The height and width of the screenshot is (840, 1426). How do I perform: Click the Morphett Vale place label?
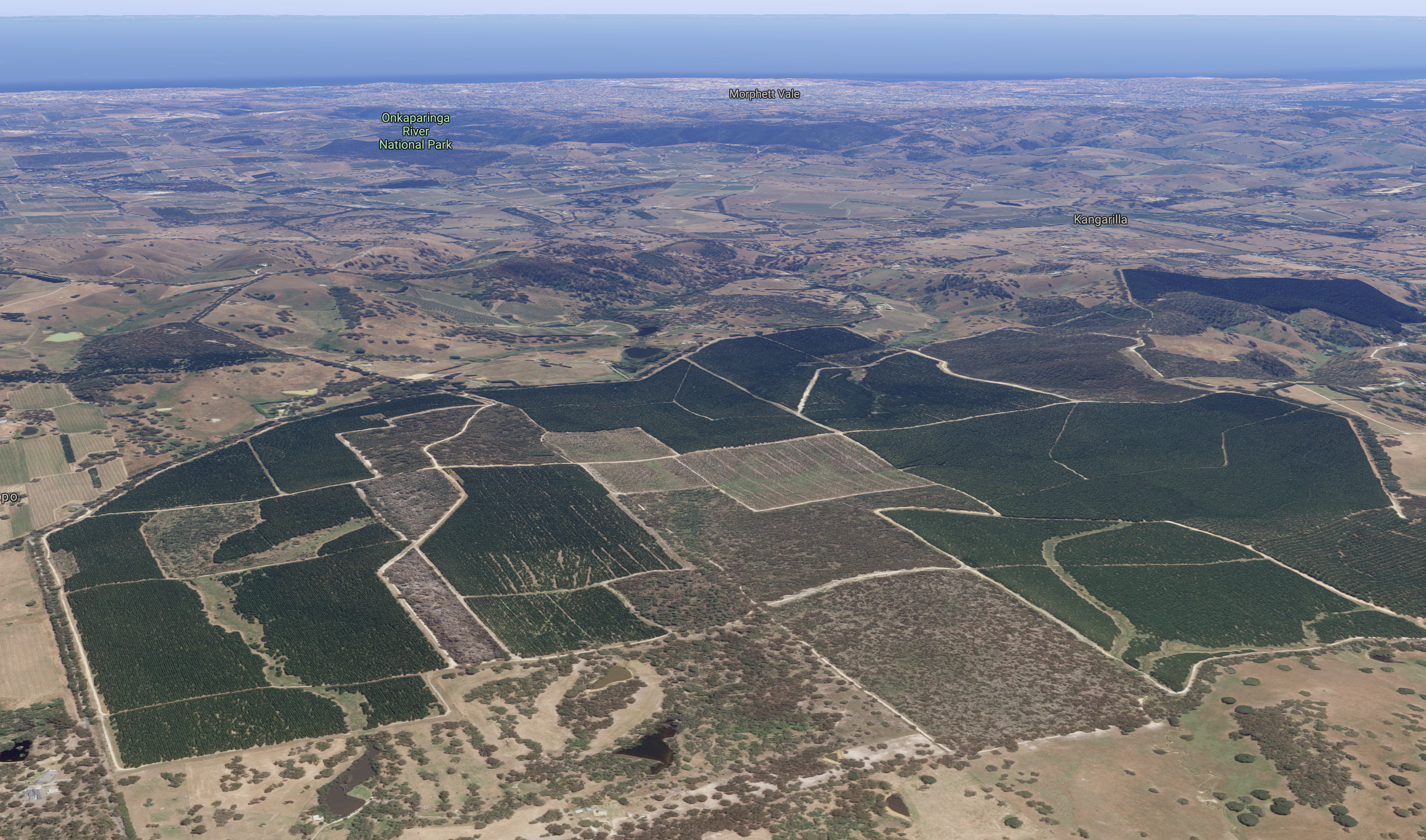click(x=764, y=94)
